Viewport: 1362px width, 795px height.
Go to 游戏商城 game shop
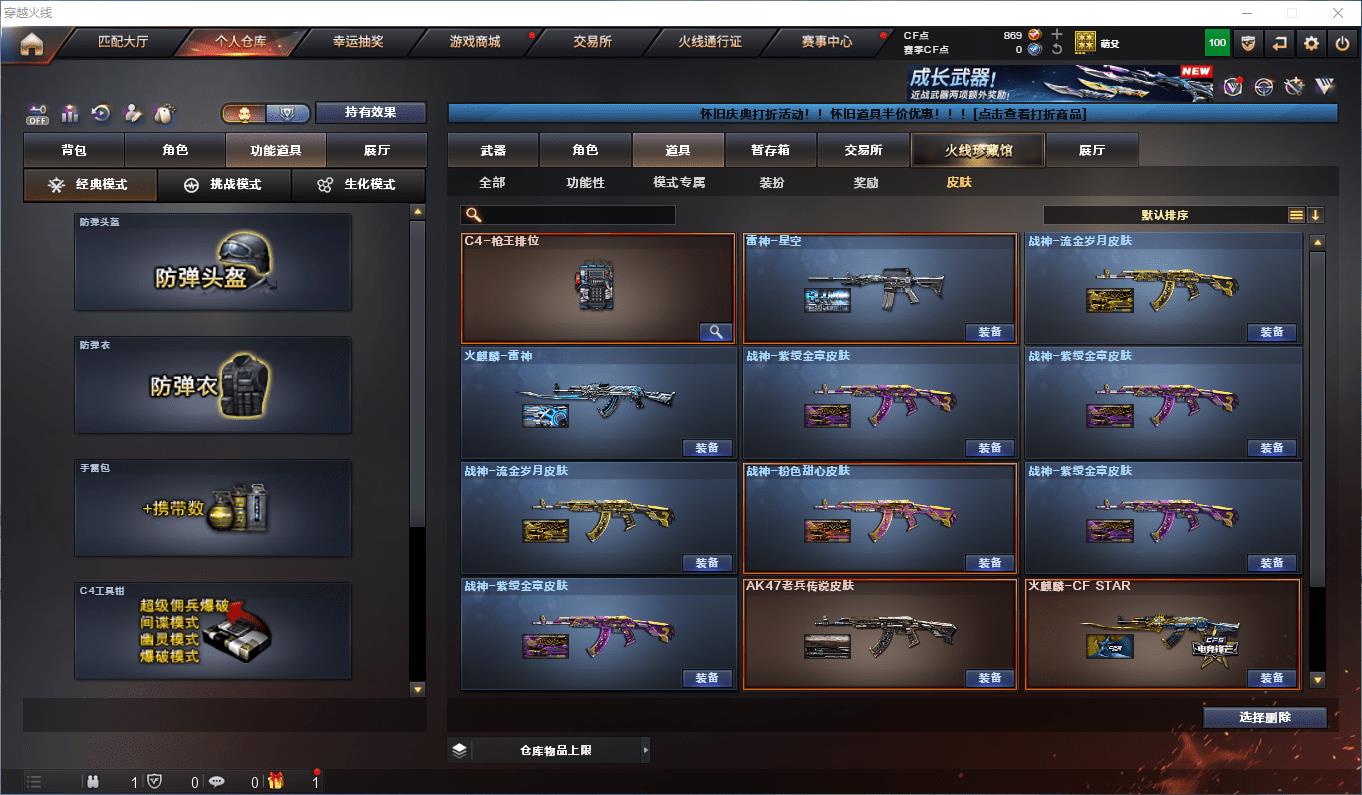(475, 42)
